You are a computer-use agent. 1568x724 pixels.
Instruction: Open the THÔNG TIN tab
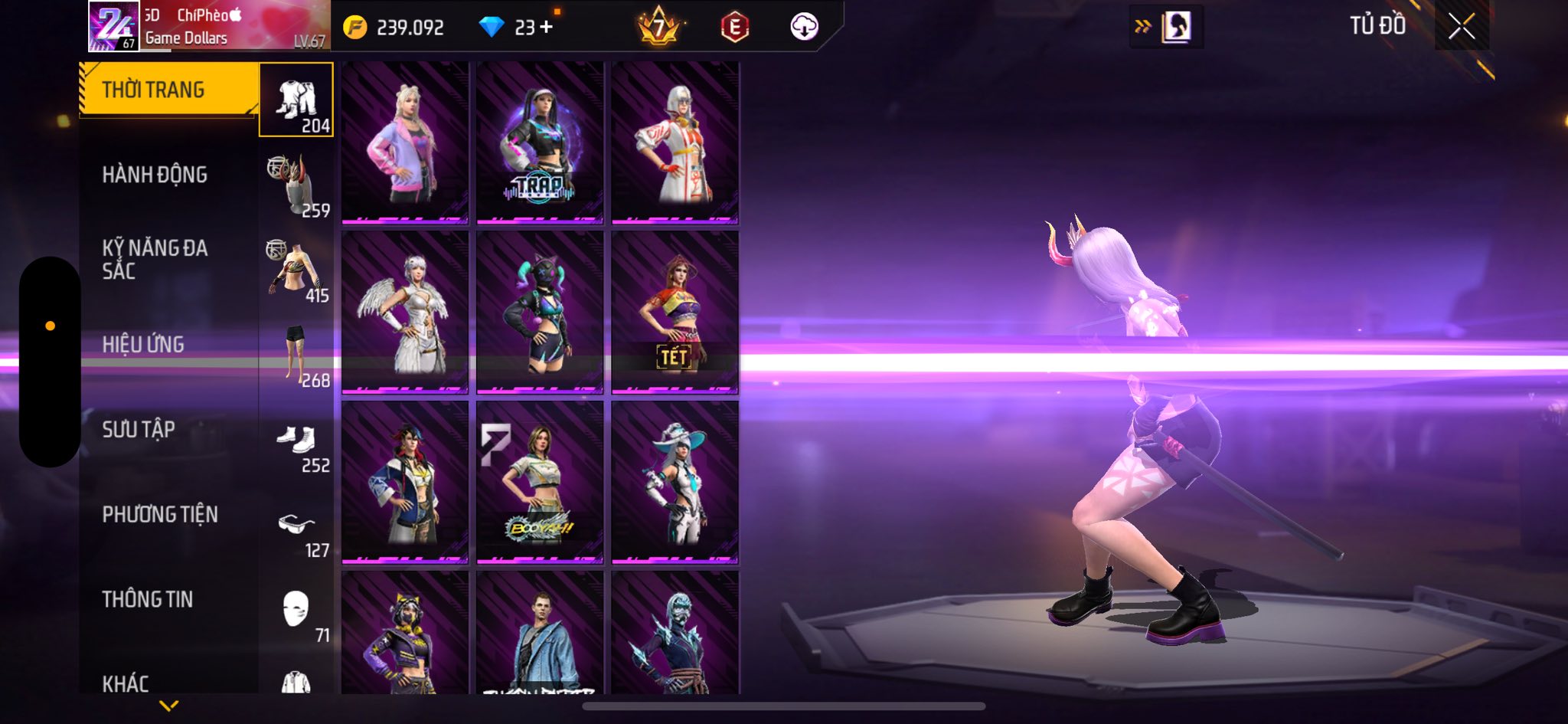tap(148, 599)
